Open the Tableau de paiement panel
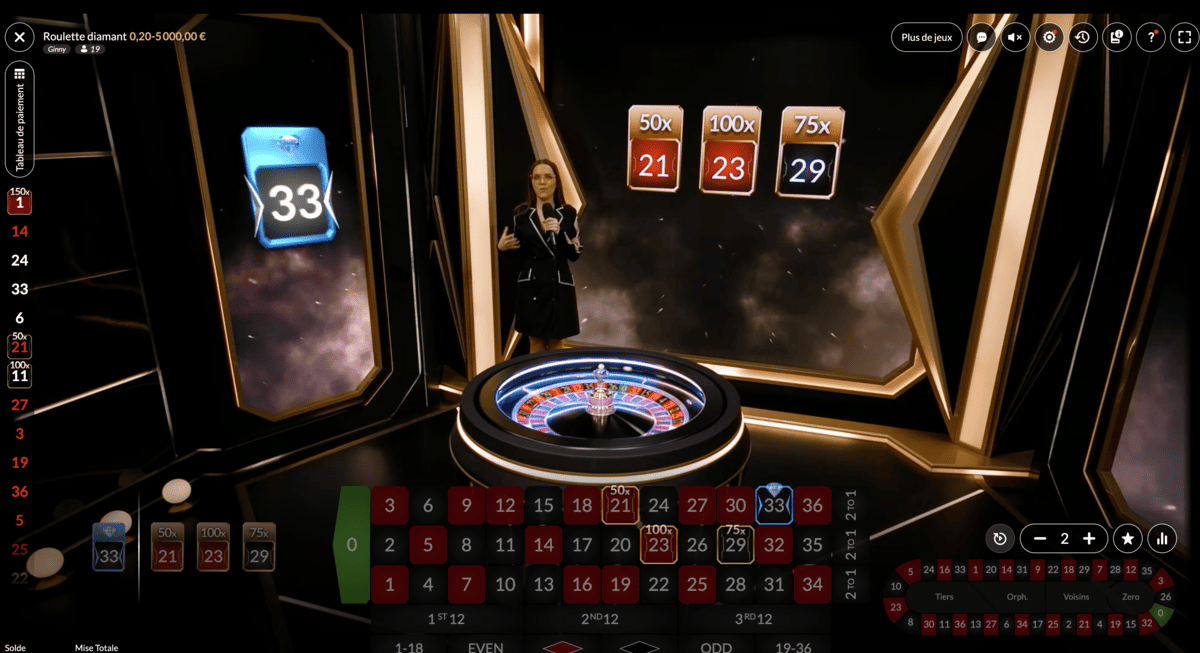The image size is (1200, 653). click(x=20, y=120)
